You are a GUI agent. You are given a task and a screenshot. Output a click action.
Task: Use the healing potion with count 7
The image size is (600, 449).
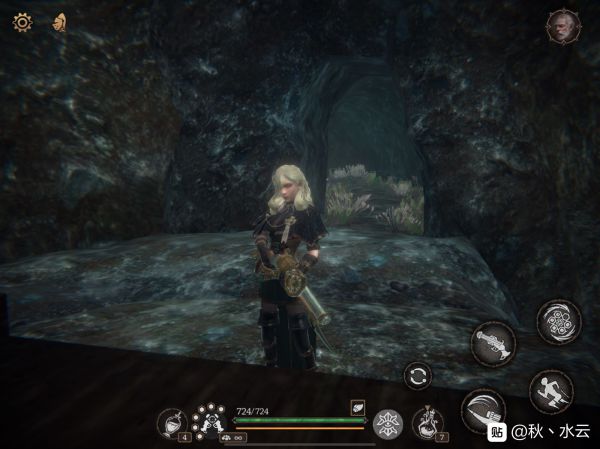point(428,423)
